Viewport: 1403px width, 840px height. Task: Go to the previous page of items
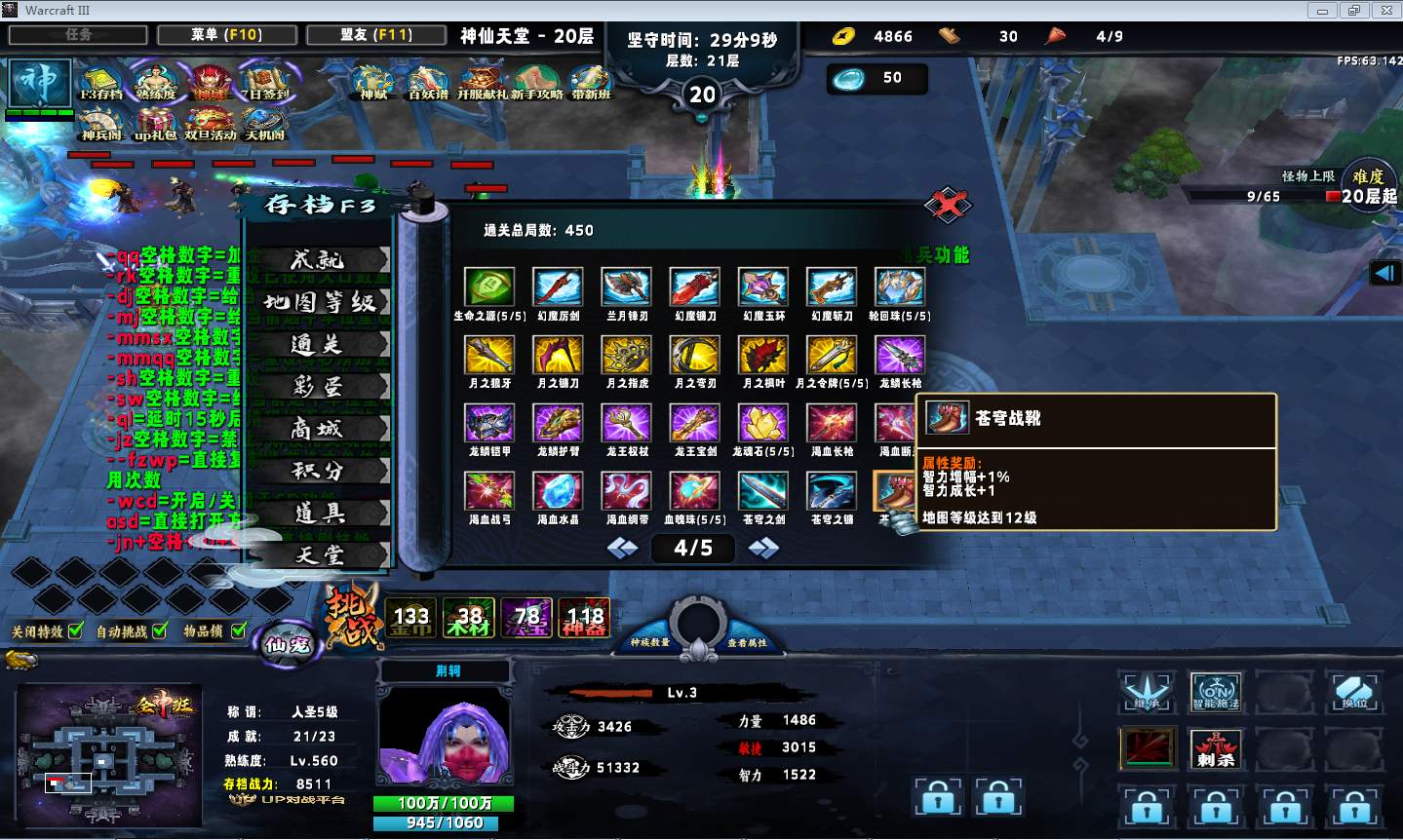point(623,549)
